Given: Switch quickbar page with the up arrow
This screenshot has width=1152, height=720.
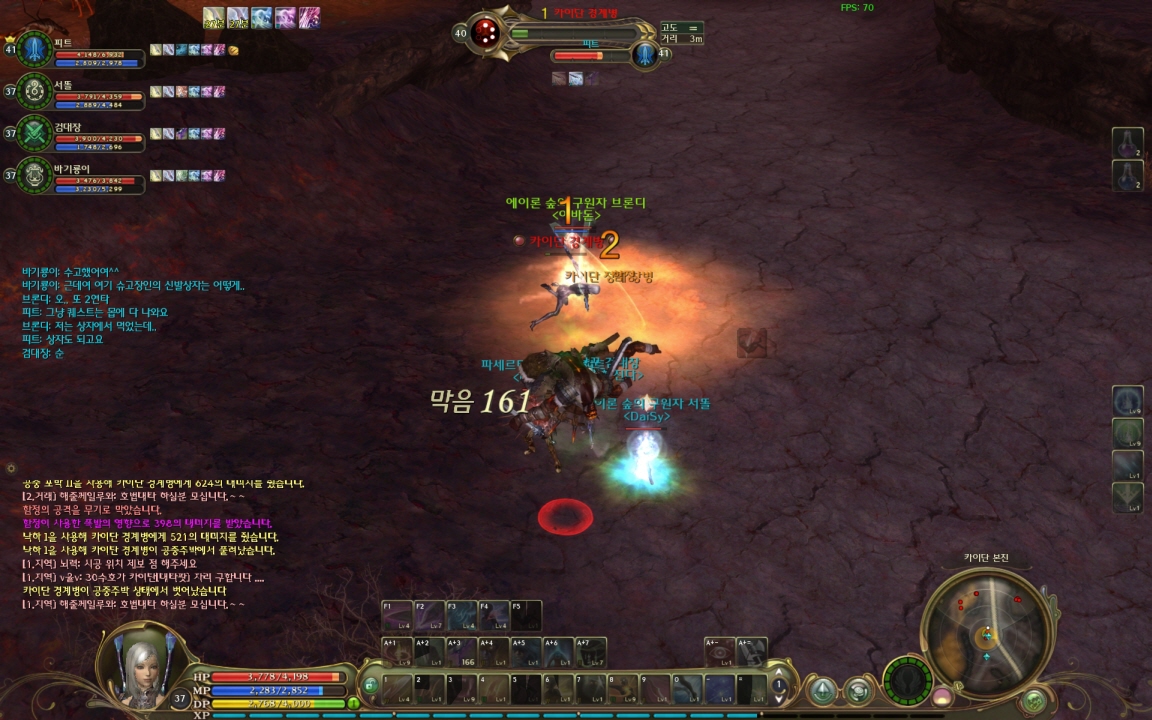Looking at the screenshot, I should [x=779, y=674].
